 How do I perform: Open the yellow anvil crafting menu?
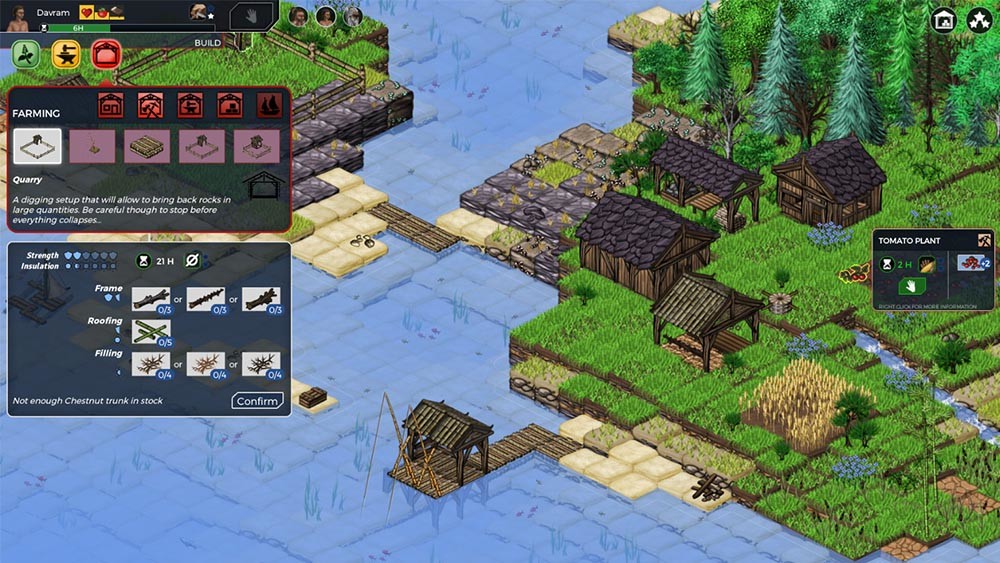(66, 56)
